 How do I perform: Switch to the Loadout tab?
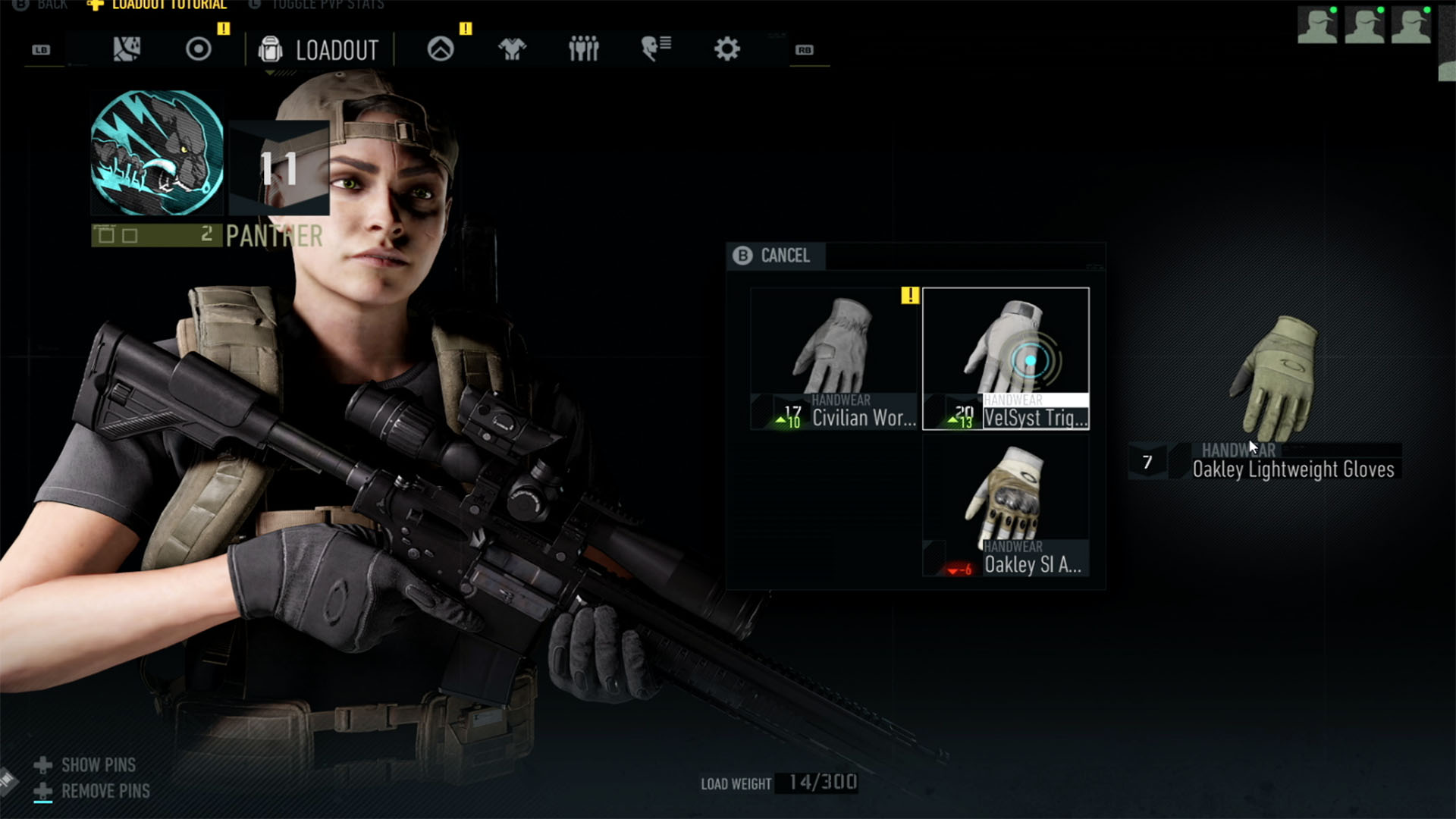(x=319, y=50)
